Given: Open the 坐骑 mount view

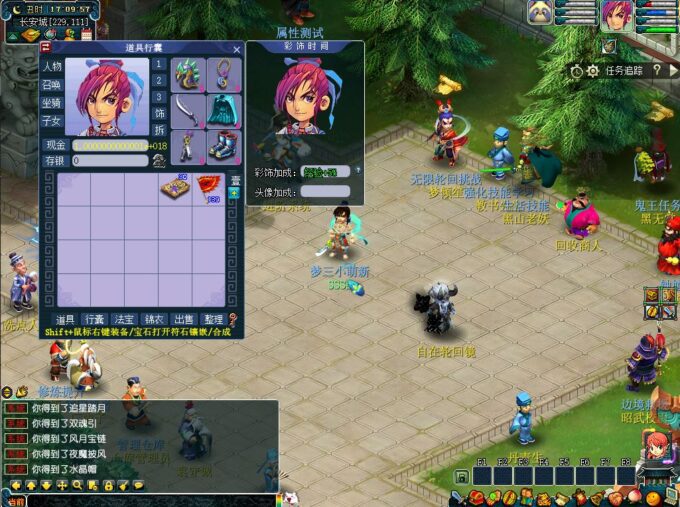Looking at the screenshot, I should pyautogui.click(x=52, y=102).
